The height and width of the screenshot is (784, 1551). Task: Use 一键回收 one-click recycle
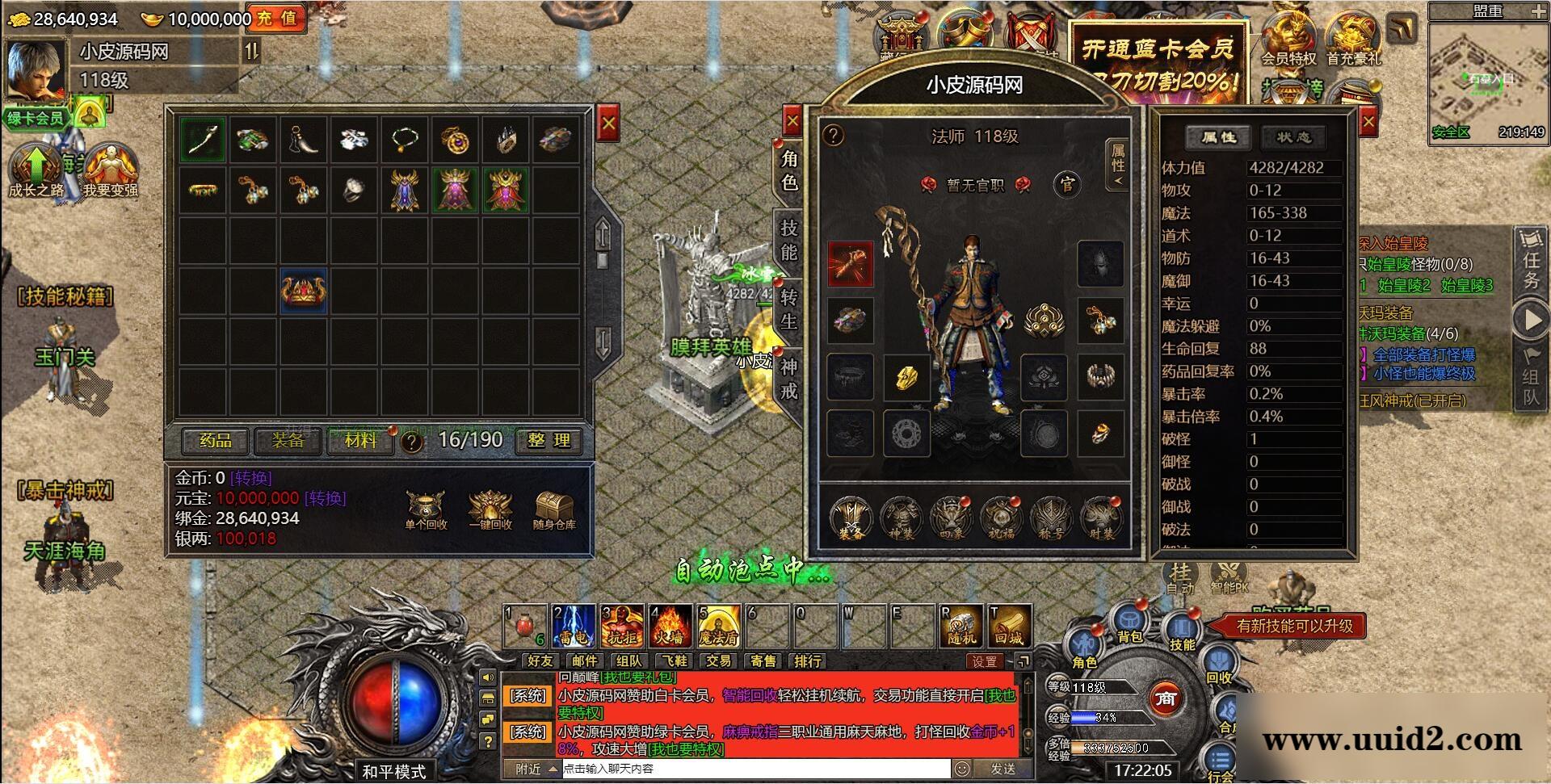tap(490, 509)
